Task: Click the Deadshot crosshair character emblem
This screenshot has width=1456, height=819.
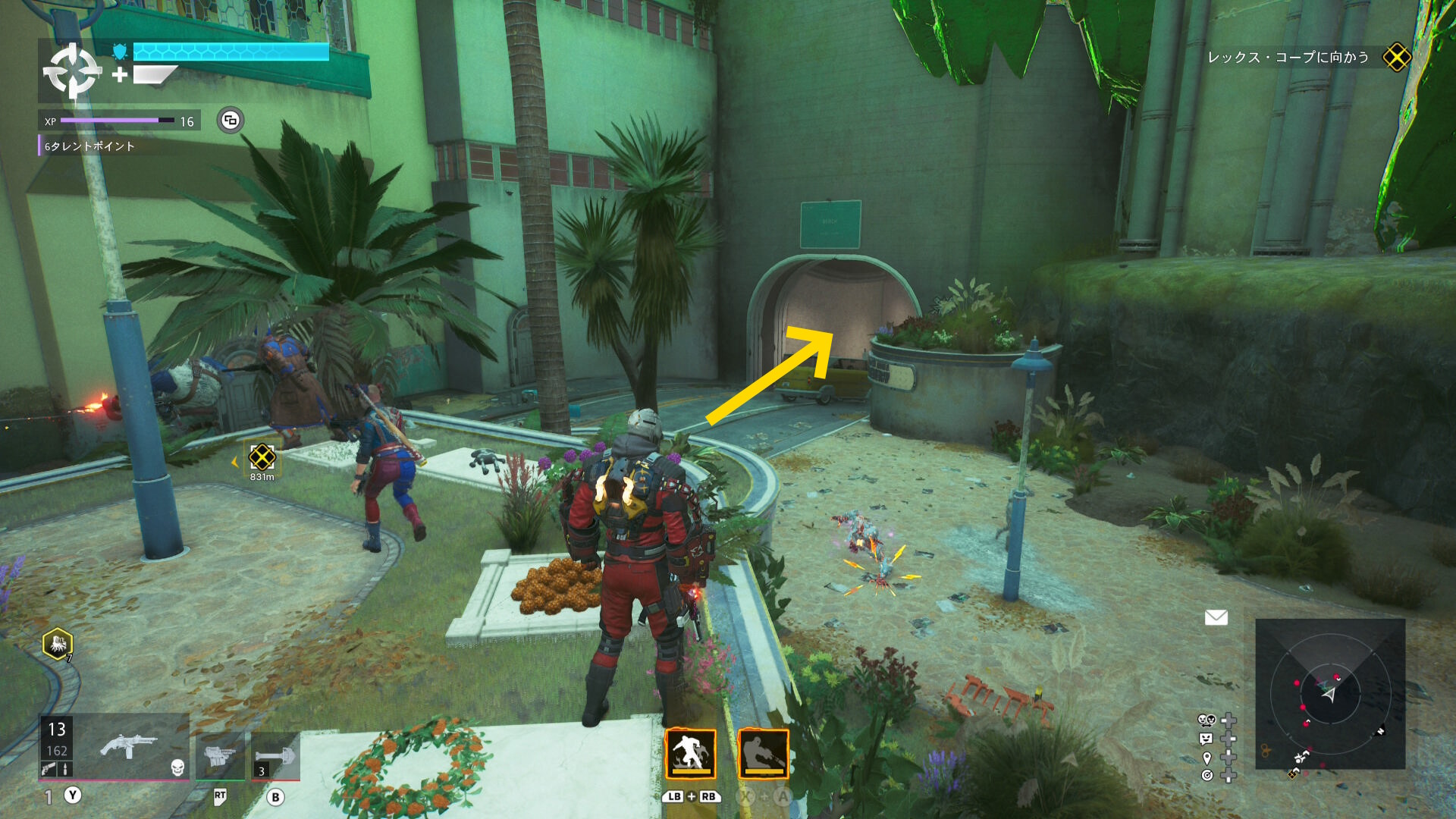Action: coord(72,71)
